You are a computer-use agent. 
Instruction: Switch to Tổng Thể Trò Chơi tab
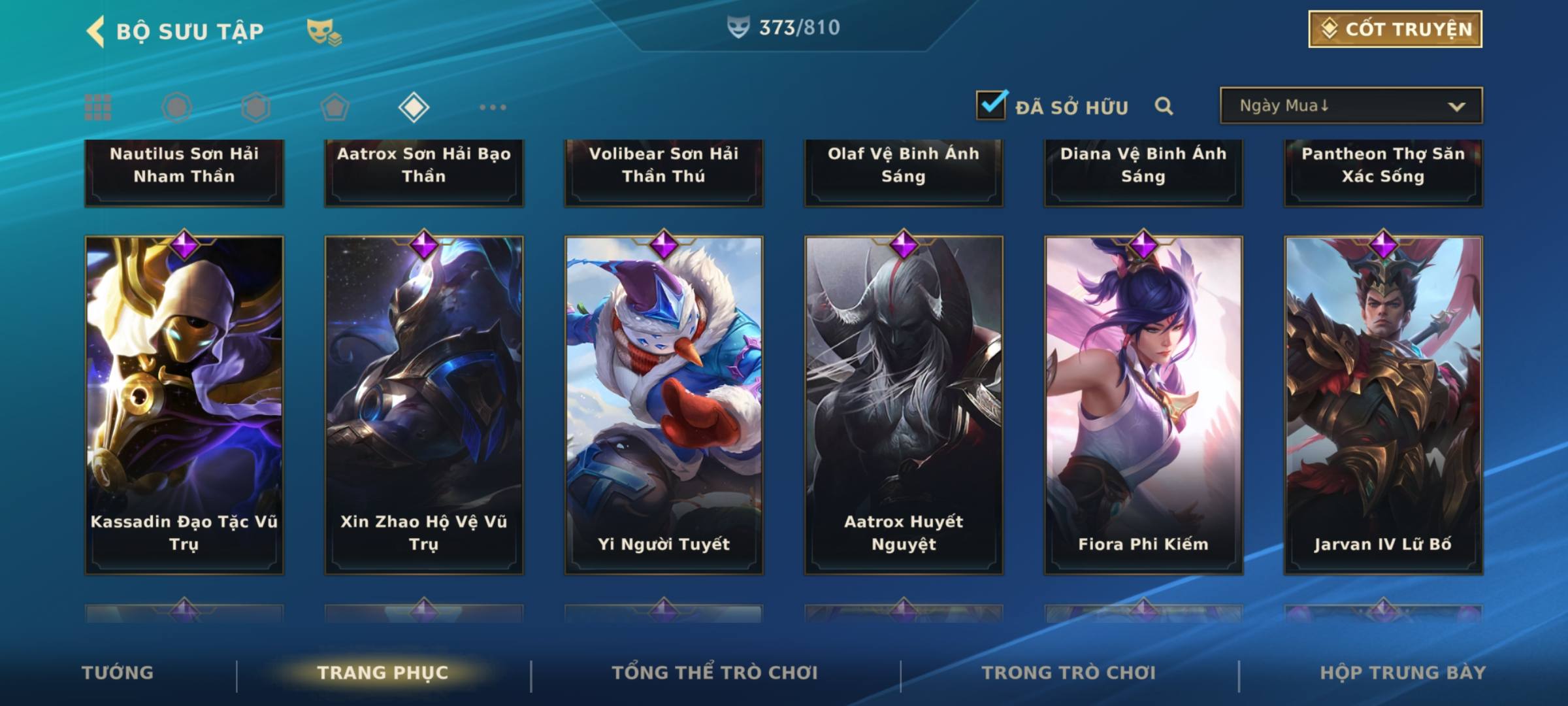click(715, 673)
